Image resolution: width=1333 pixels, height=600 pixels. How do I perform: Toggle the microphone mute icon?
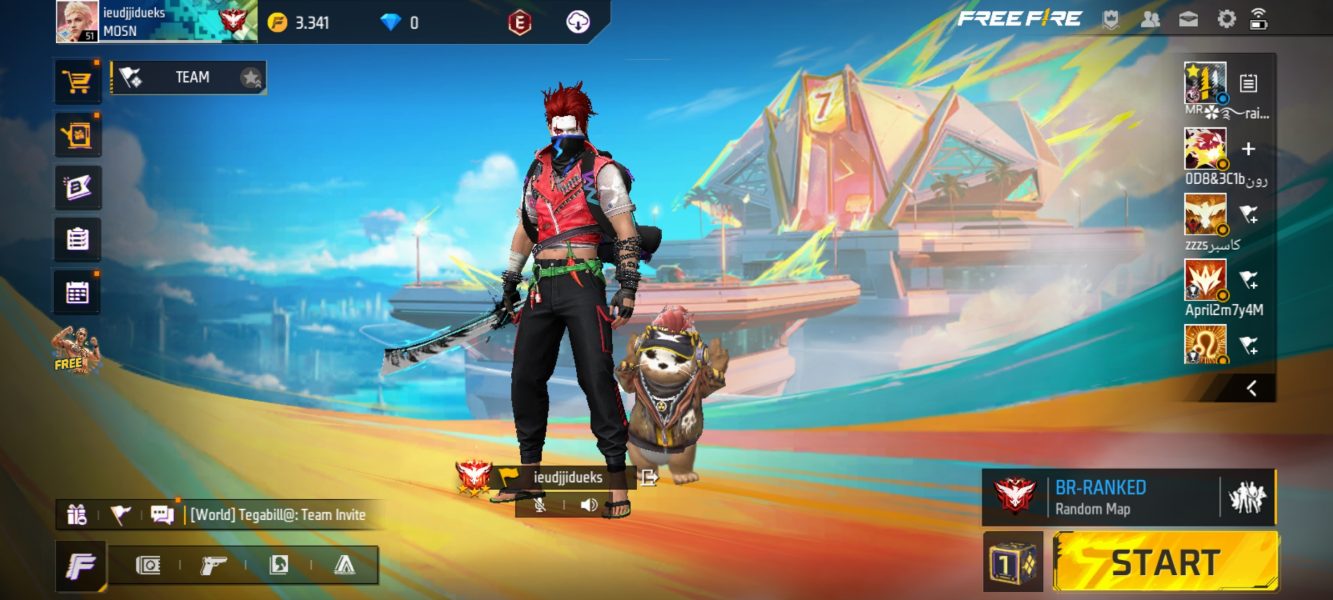(540, 505)
